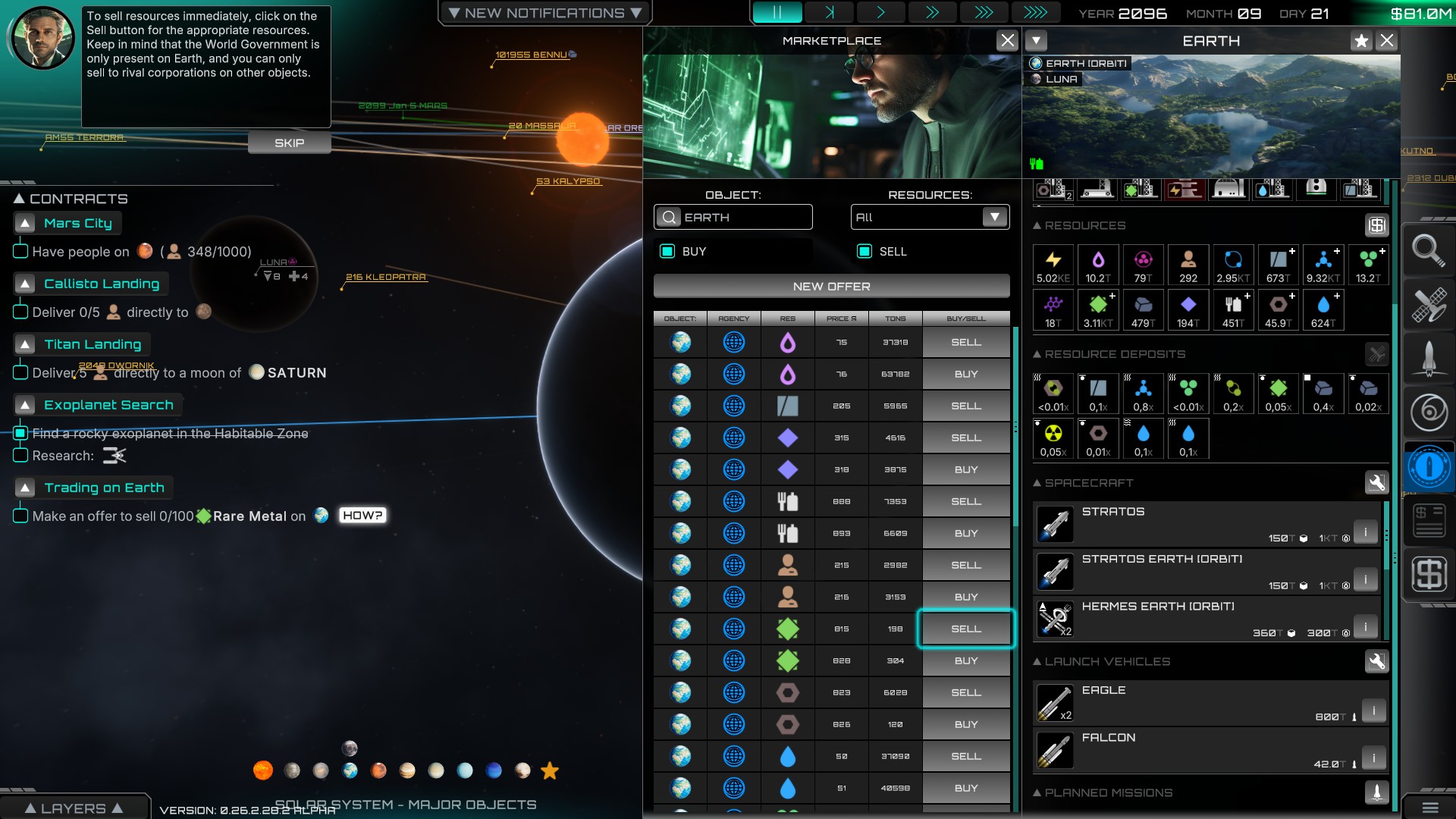Show info for Stratos Earth (Orbit) spacecraft
Image resolution: width=1456 pixels, height=819 pixels.
coord(1365,579)
